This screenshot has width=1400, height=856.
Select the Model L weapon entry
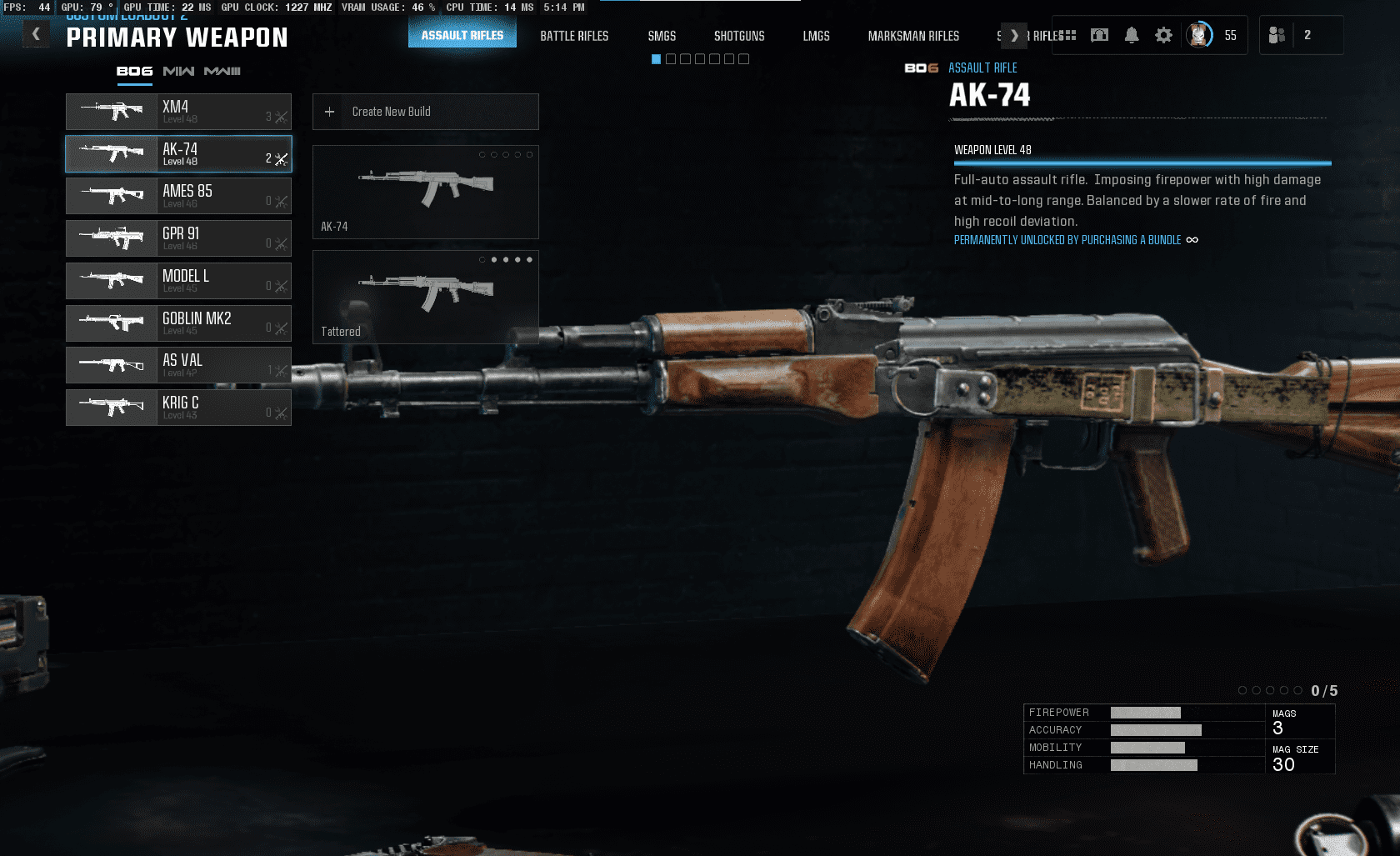pos(178,281)
